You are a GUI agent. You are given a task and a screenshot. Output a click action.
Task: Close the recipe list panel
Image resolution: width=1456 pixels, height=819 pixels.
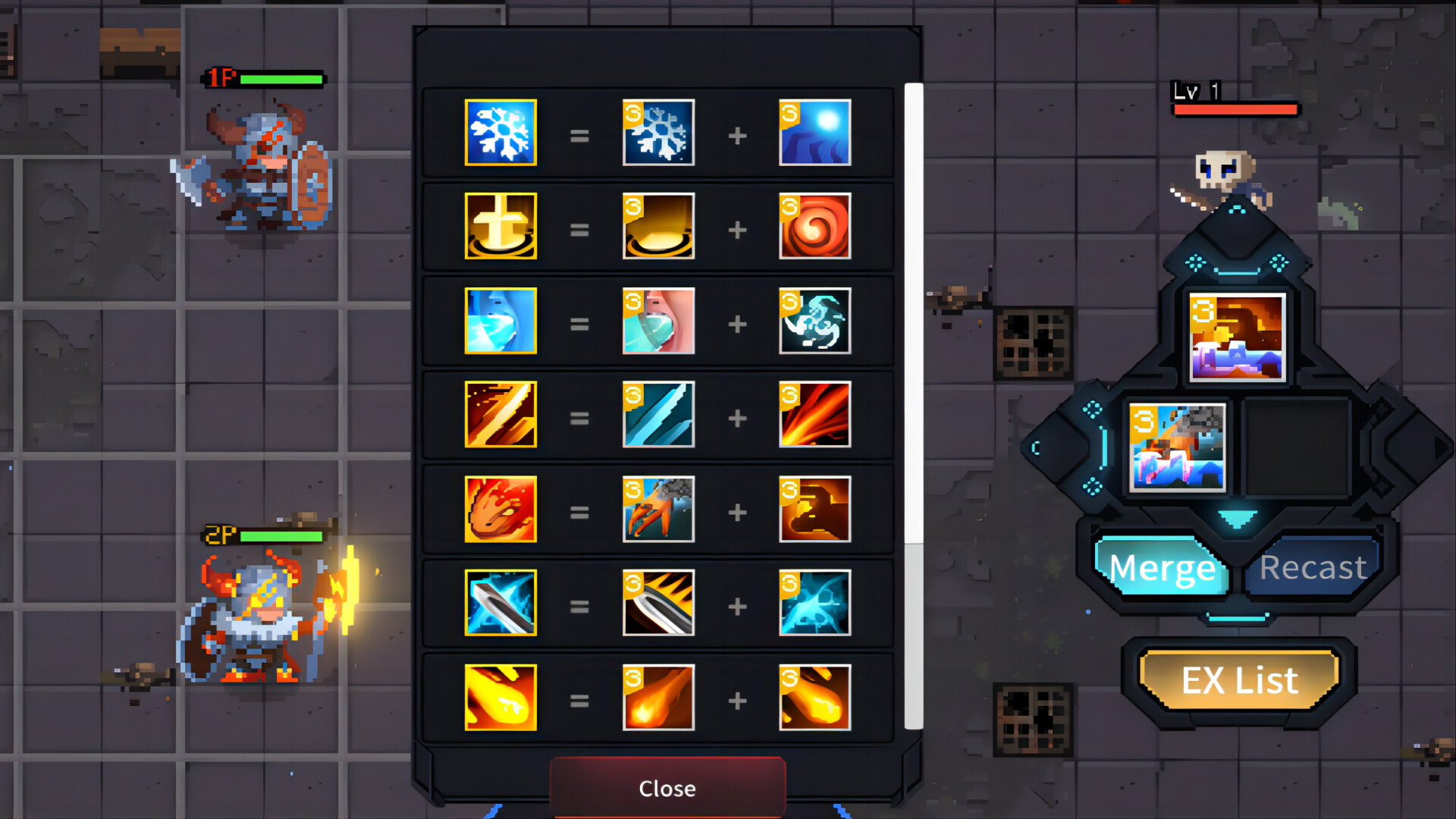[667, 788]
